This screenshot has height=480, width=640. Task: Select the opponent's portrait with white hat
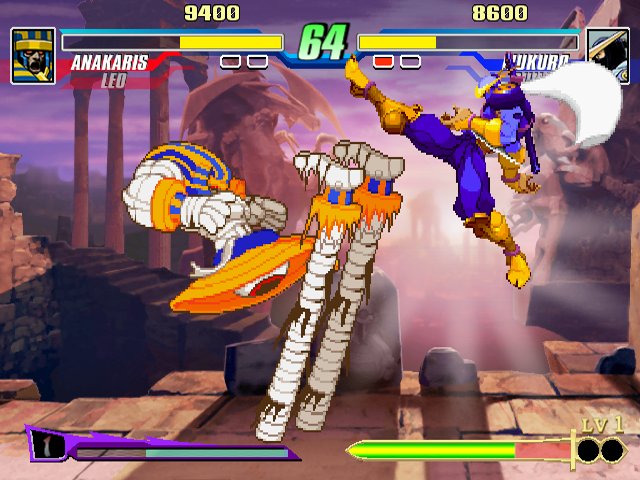tap(607, 55)
